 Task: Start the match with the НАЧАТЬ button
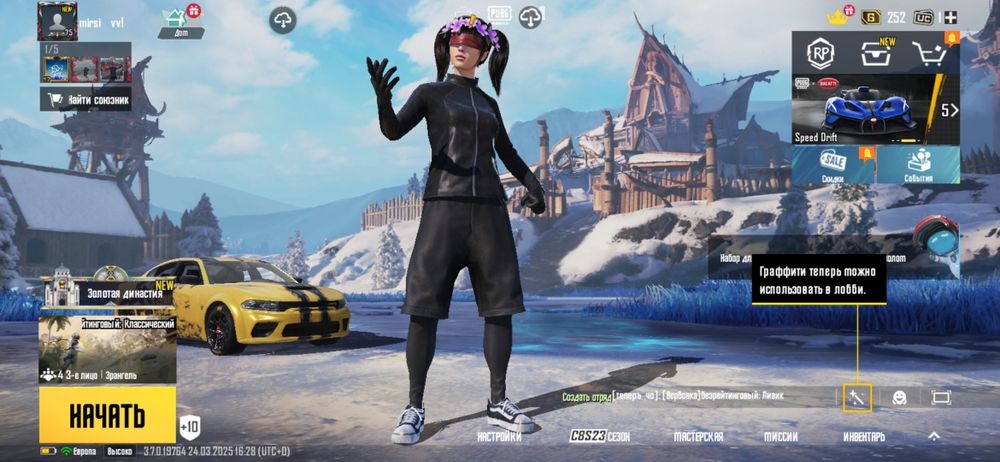(107, 415)
